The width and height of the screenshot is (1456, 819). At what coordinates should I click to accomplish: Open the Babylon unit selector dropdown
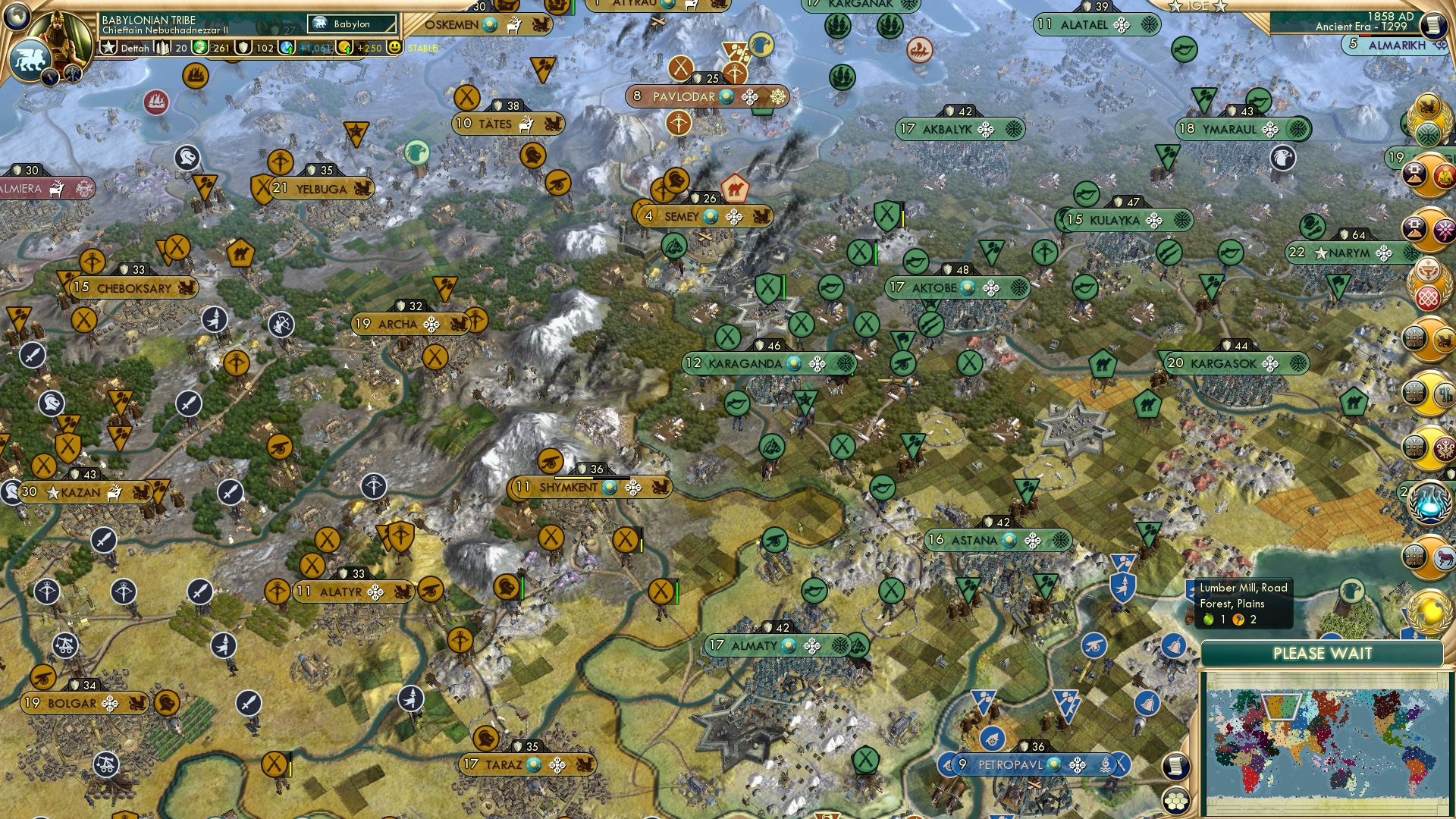(351, 24)
